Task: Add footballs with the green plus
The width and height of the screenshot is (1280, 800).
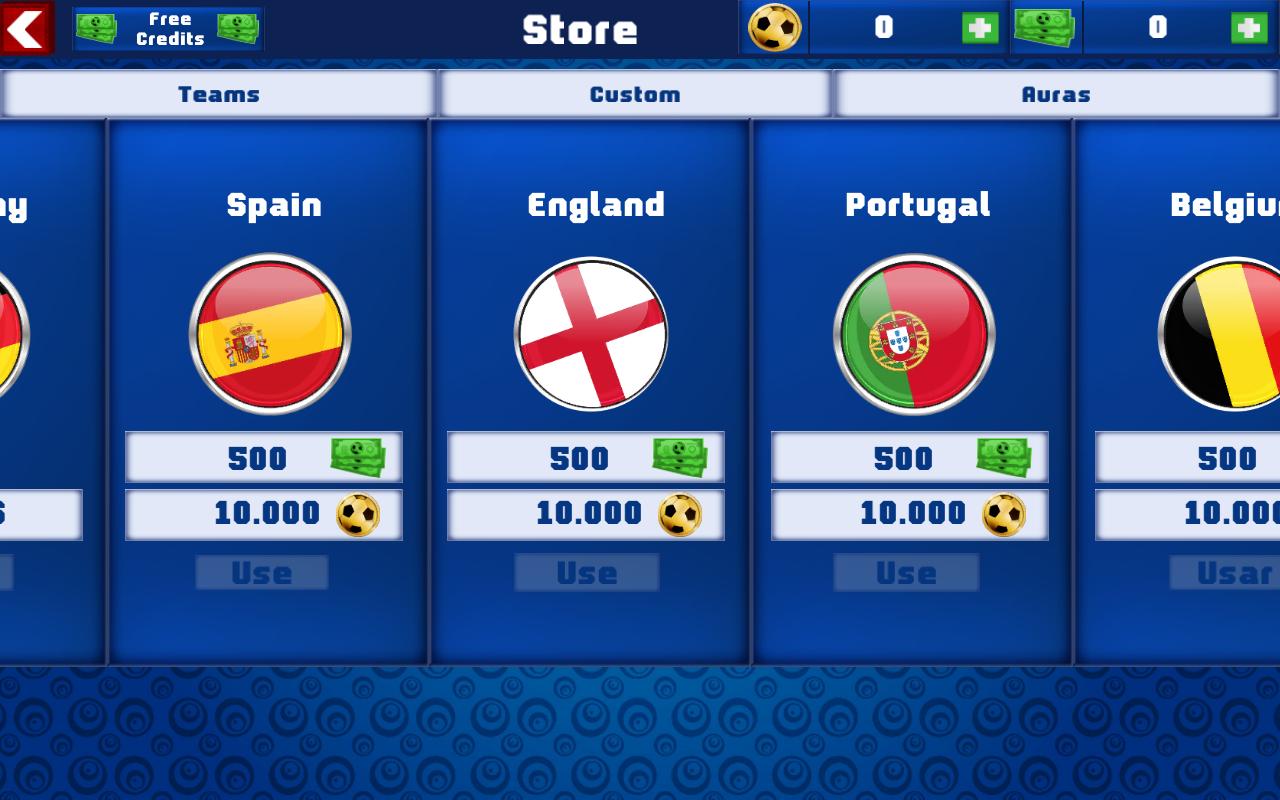Action: [981, 28]
